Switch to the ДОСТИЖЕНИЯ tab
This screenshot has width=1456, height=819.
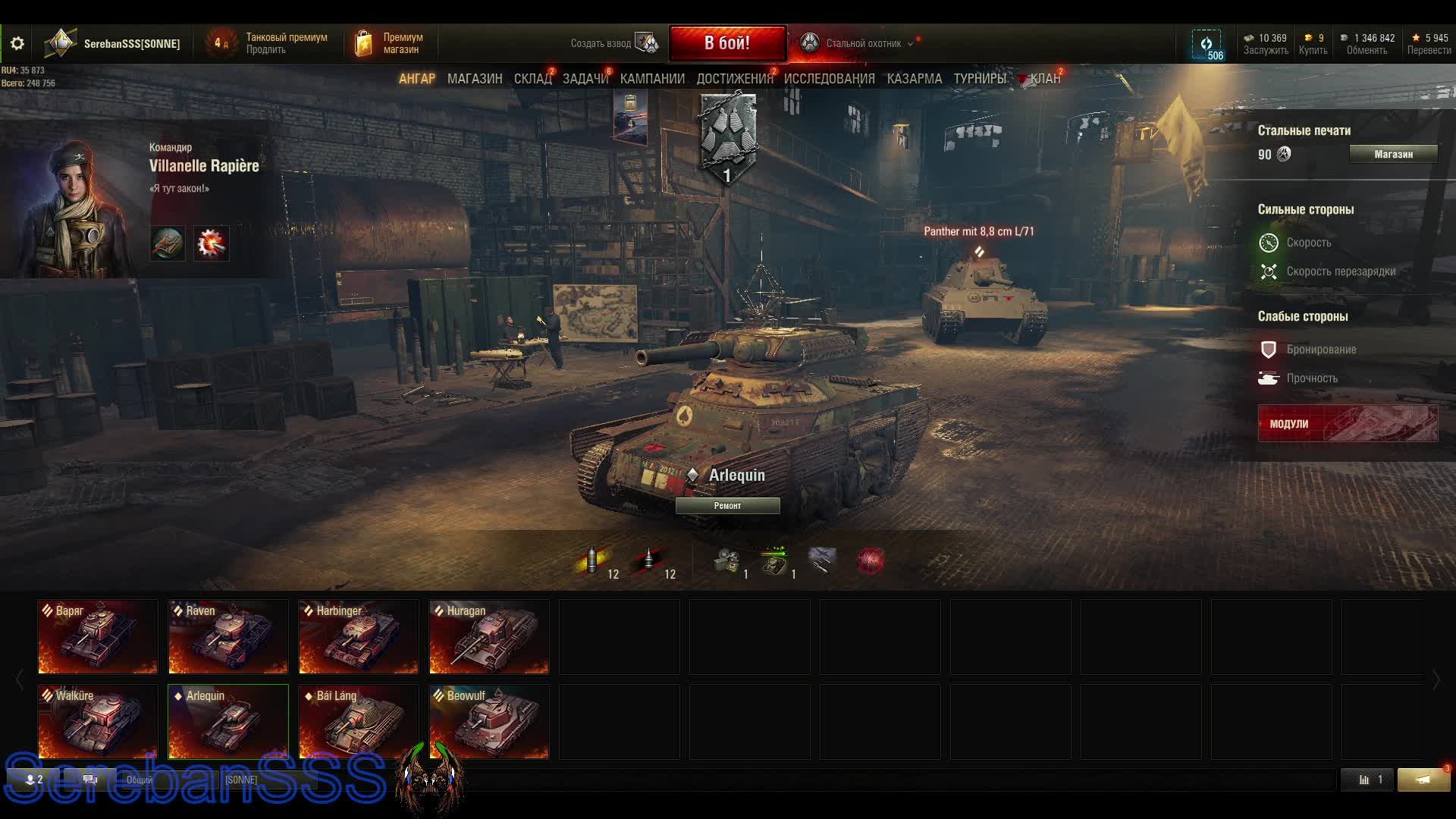[734, 79]
